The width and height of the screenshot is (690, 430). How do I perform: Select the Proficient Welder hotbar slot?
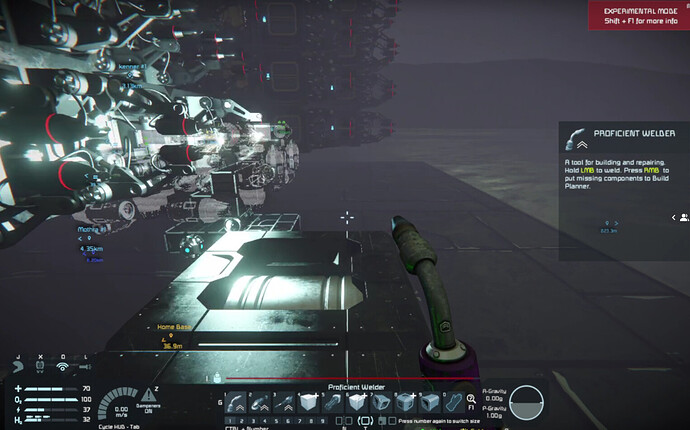(x=236, y=402)
